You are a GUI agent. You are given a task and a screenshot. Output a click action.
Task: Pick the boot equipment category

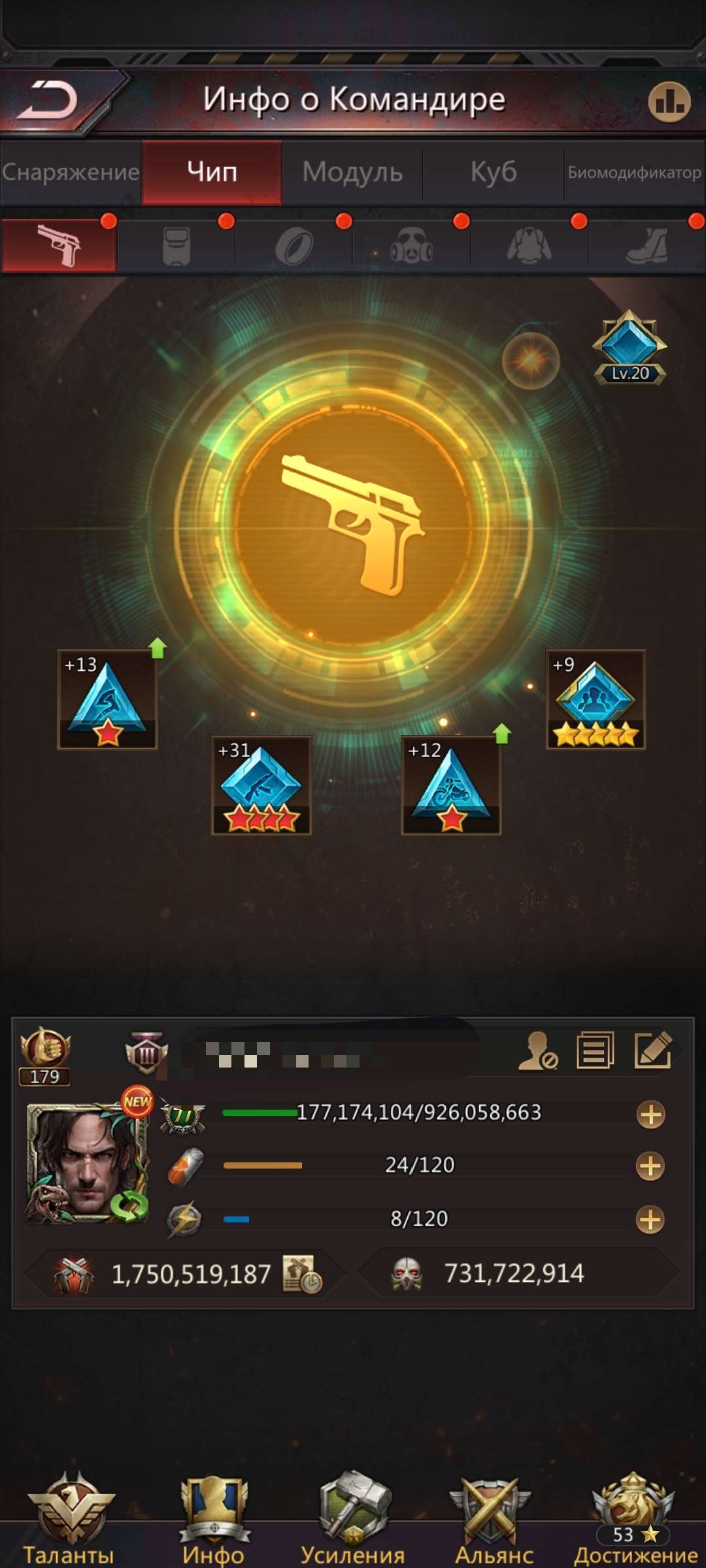(647, 246)
